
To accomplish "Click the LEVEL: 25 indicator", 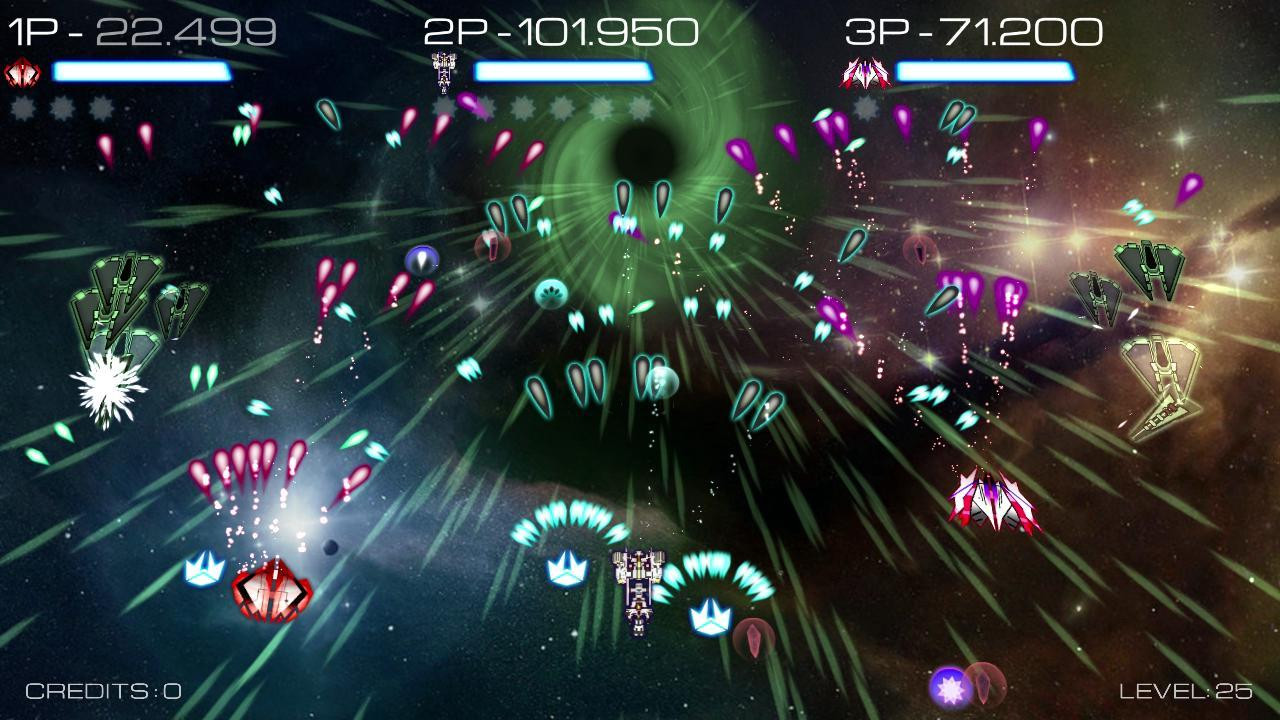I will coord(1185,688).
